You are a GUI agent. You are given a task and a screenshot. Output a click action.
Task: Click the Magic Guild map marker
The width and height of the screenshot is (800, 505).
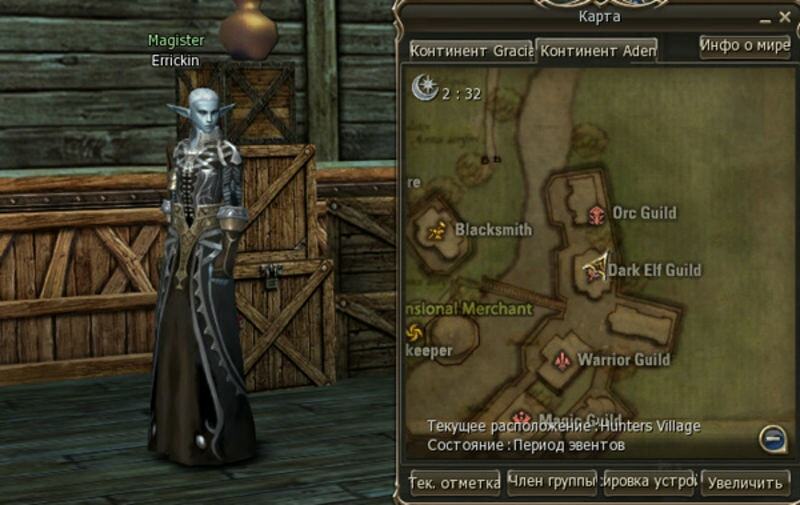[x=522, y=418]
